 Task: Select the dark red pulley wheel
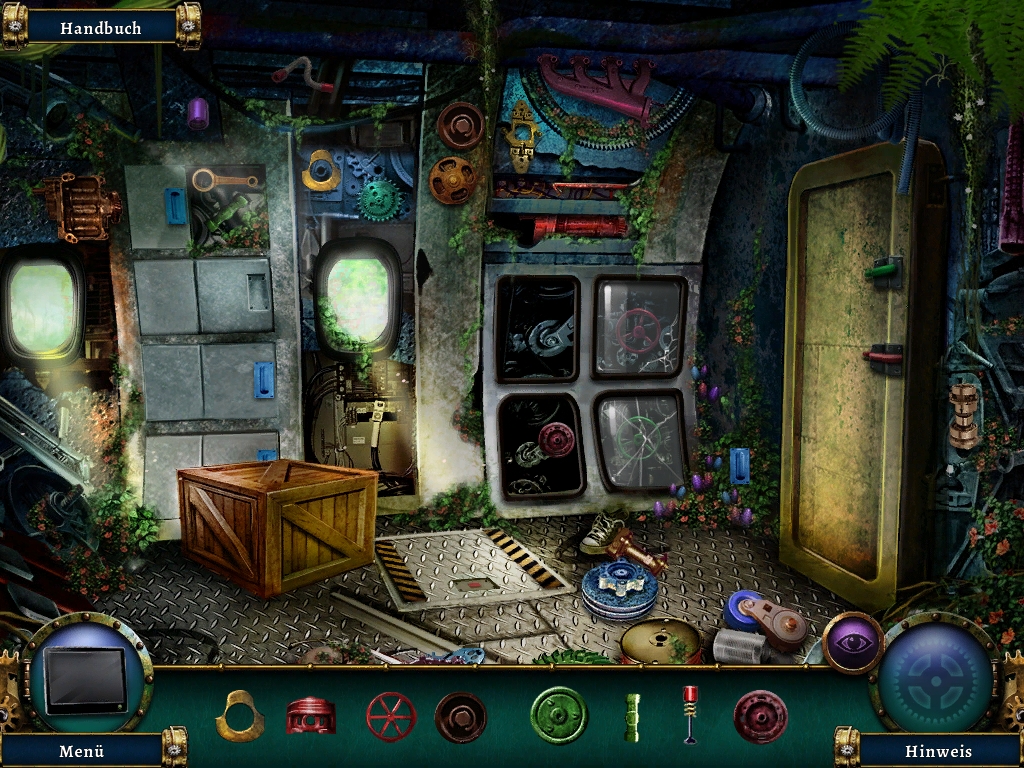tap(760, 717)
